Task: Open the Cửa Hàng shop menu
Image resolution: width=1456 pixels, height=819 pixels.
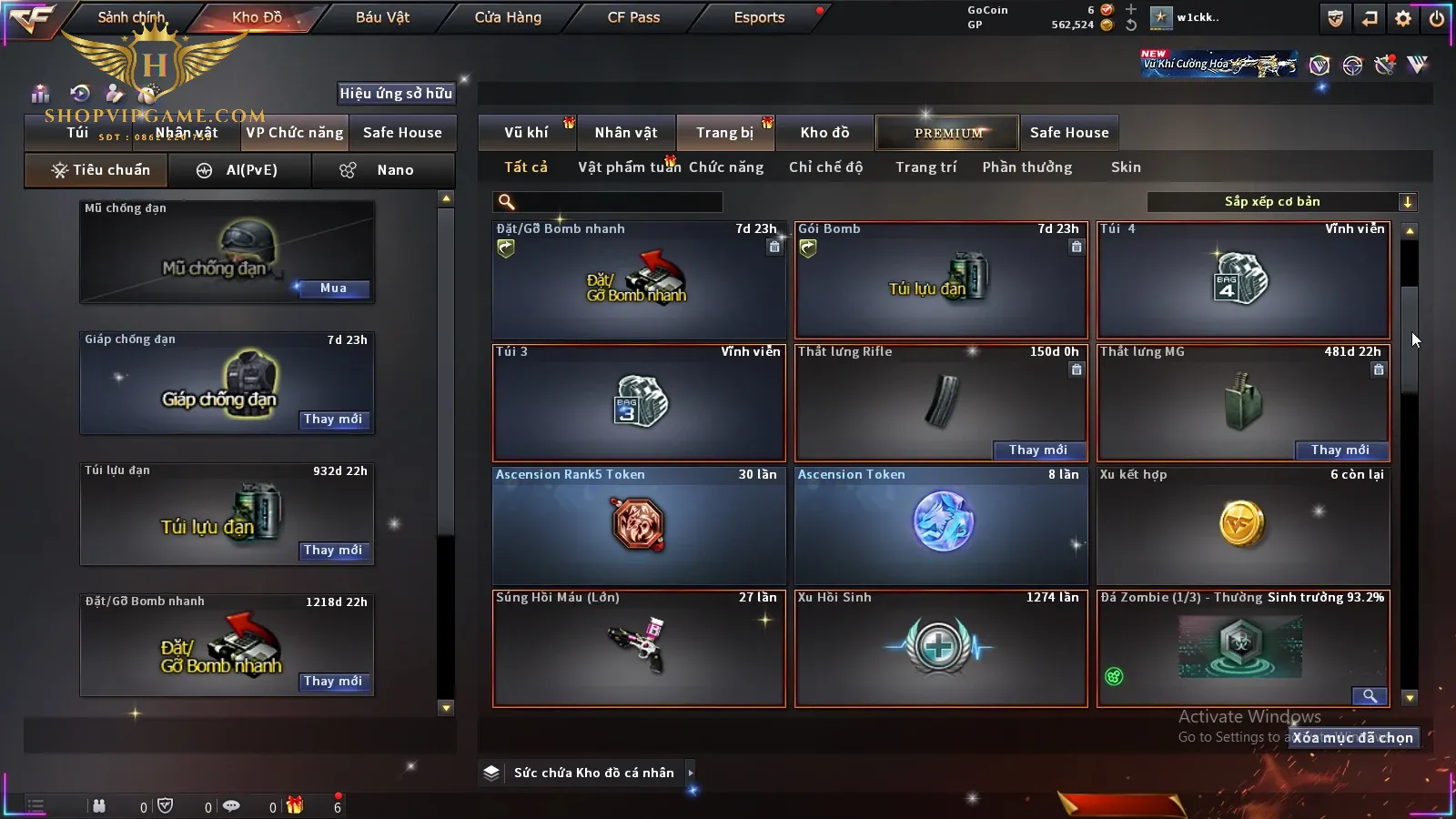Action: click(508, 17)
